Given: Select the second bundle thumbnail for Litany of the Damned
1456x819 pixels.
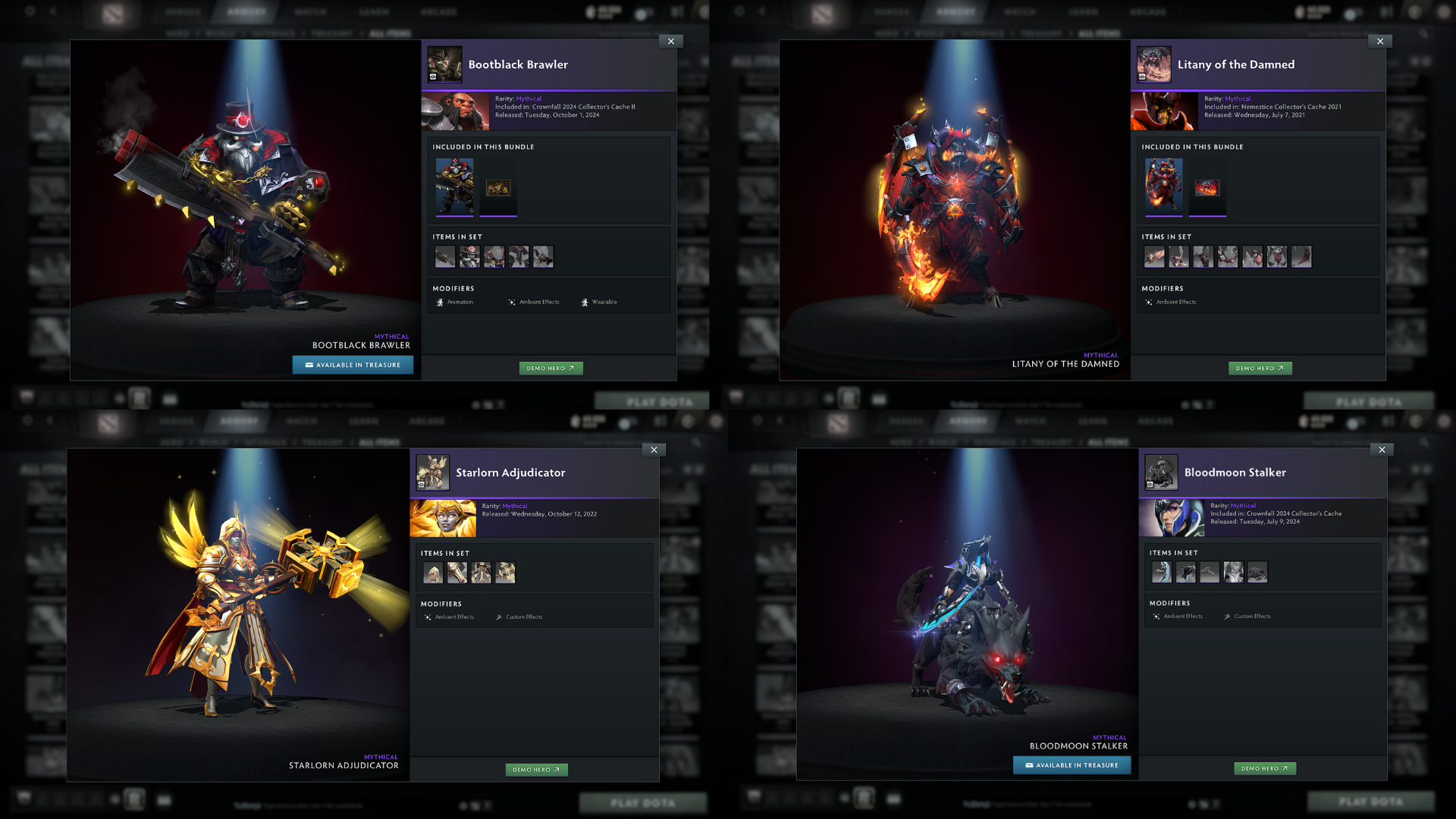Looking at the screenshot, I should click(x=1207, y=187).
